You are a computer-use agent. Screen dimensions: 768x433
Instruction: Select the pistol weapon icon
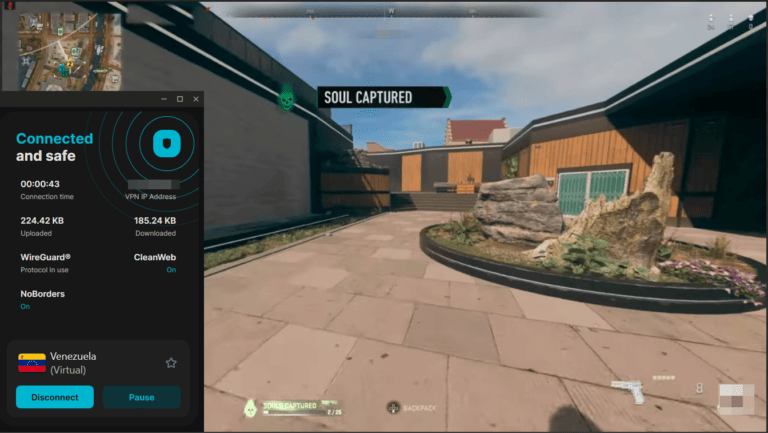[629, 391]
